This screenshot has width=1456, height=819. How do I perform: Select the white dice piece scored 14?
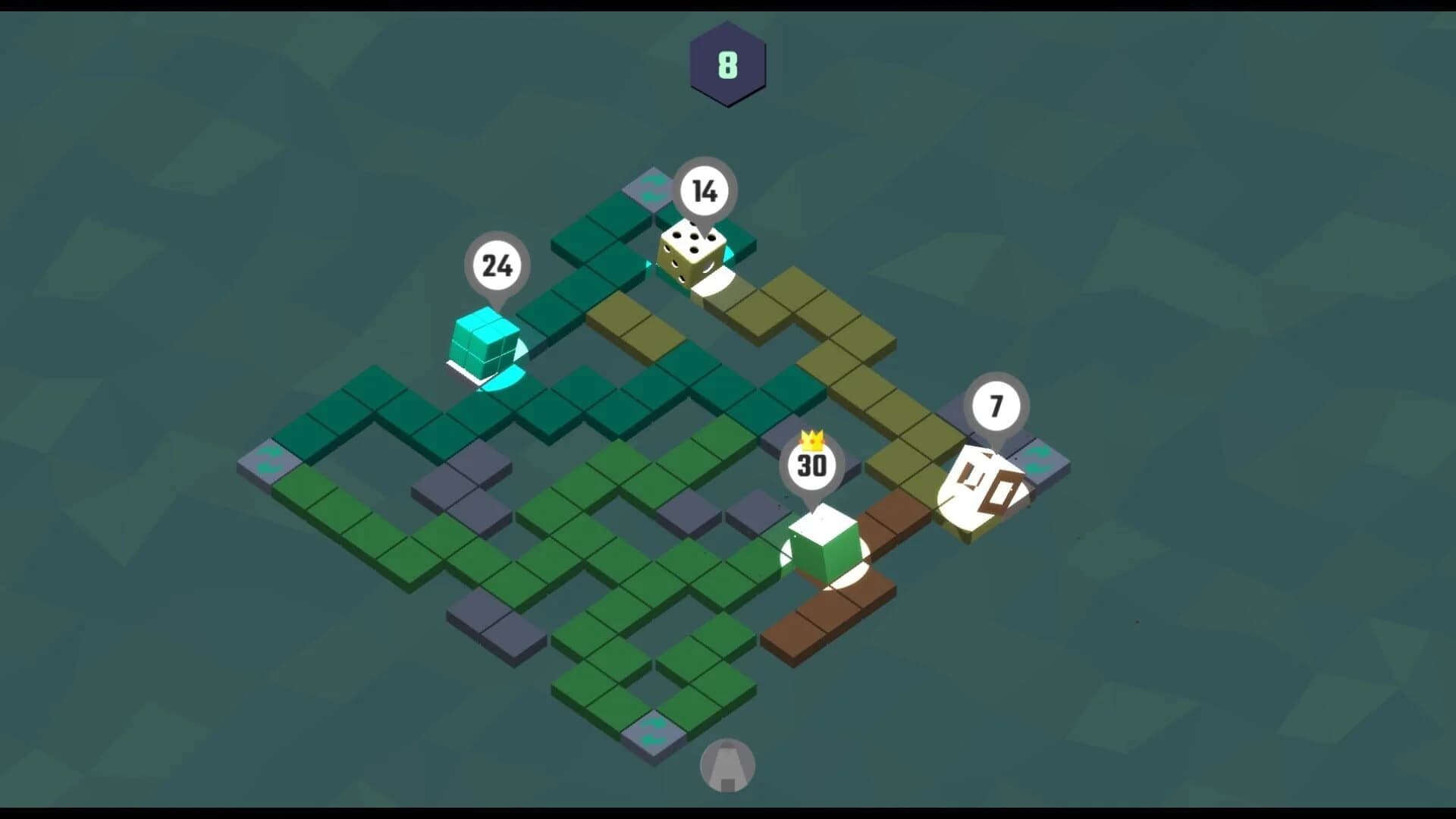692,254
